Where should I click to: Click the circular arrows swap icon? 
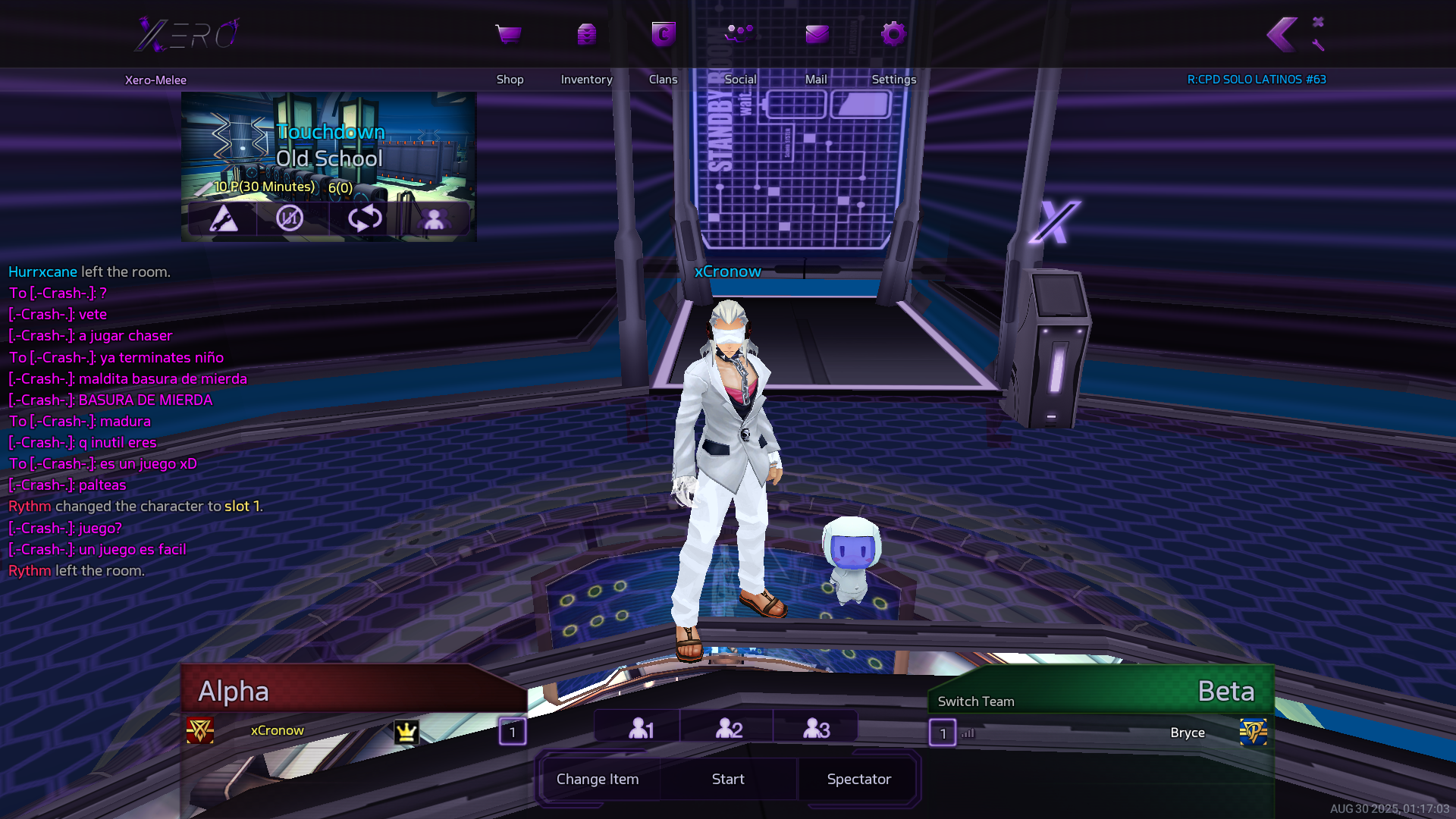(x=365, y=218)
